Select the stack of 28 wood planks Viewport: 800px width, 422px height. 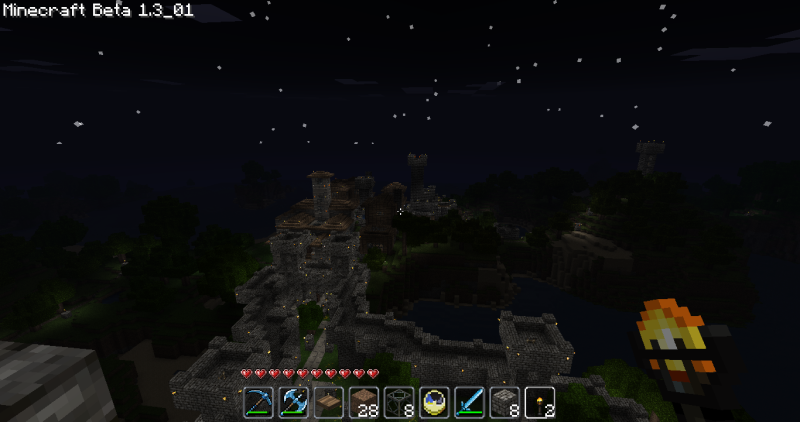pos(363,402)
